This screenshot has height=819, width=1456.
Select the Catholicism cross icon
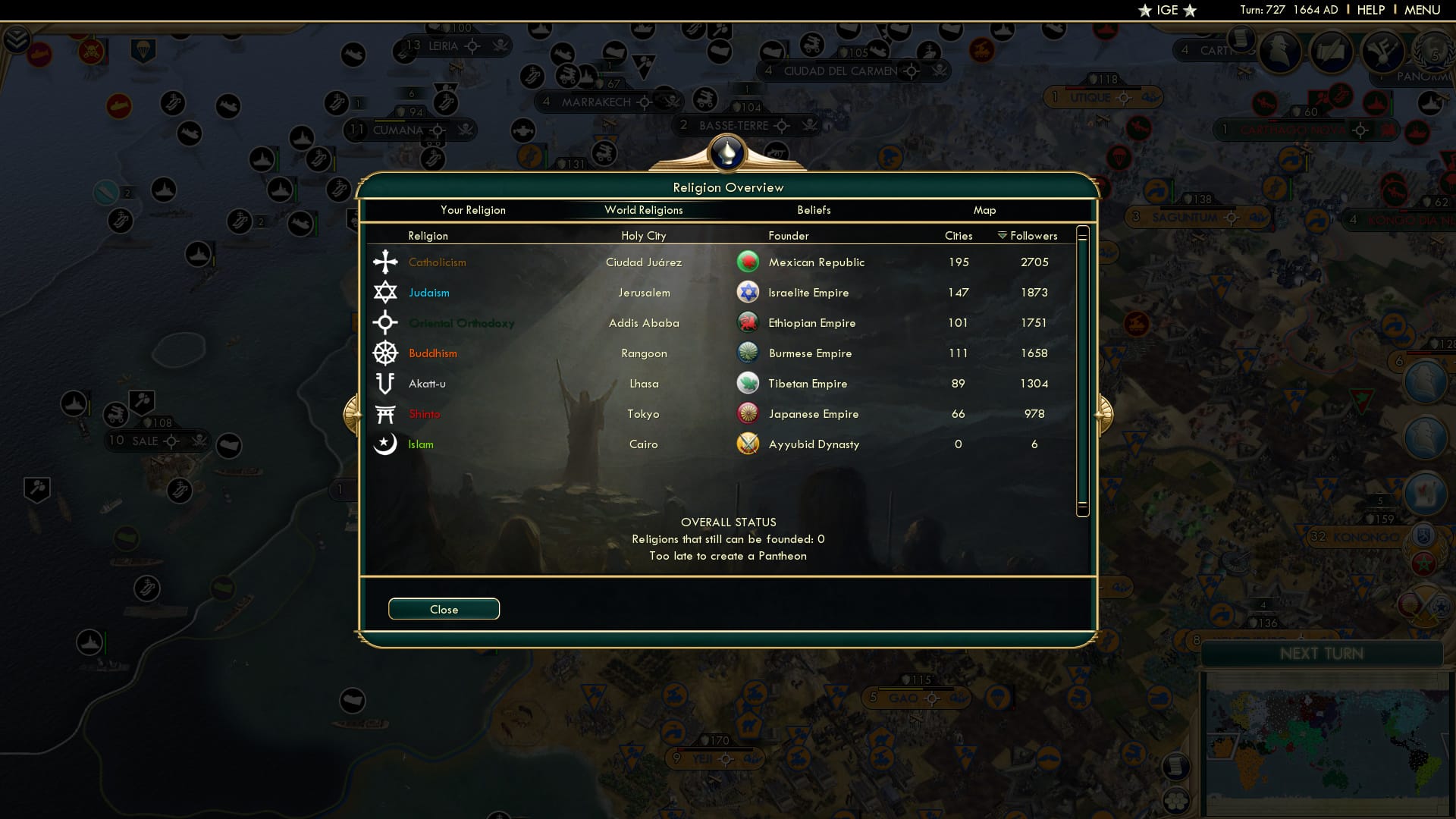386,262
